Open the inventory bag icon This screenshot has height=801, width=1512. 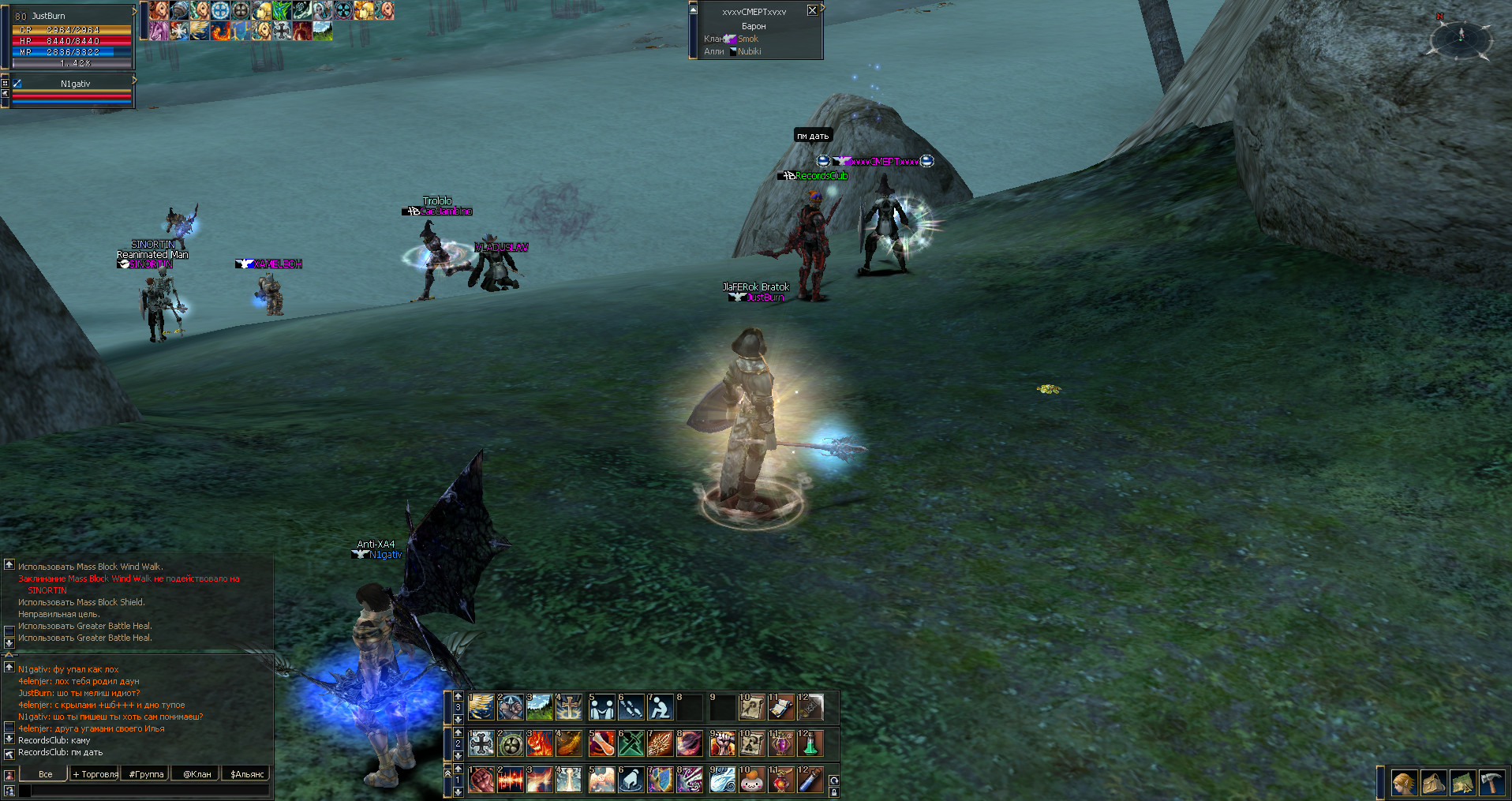pyautogui.click(x=1433, y=783)
